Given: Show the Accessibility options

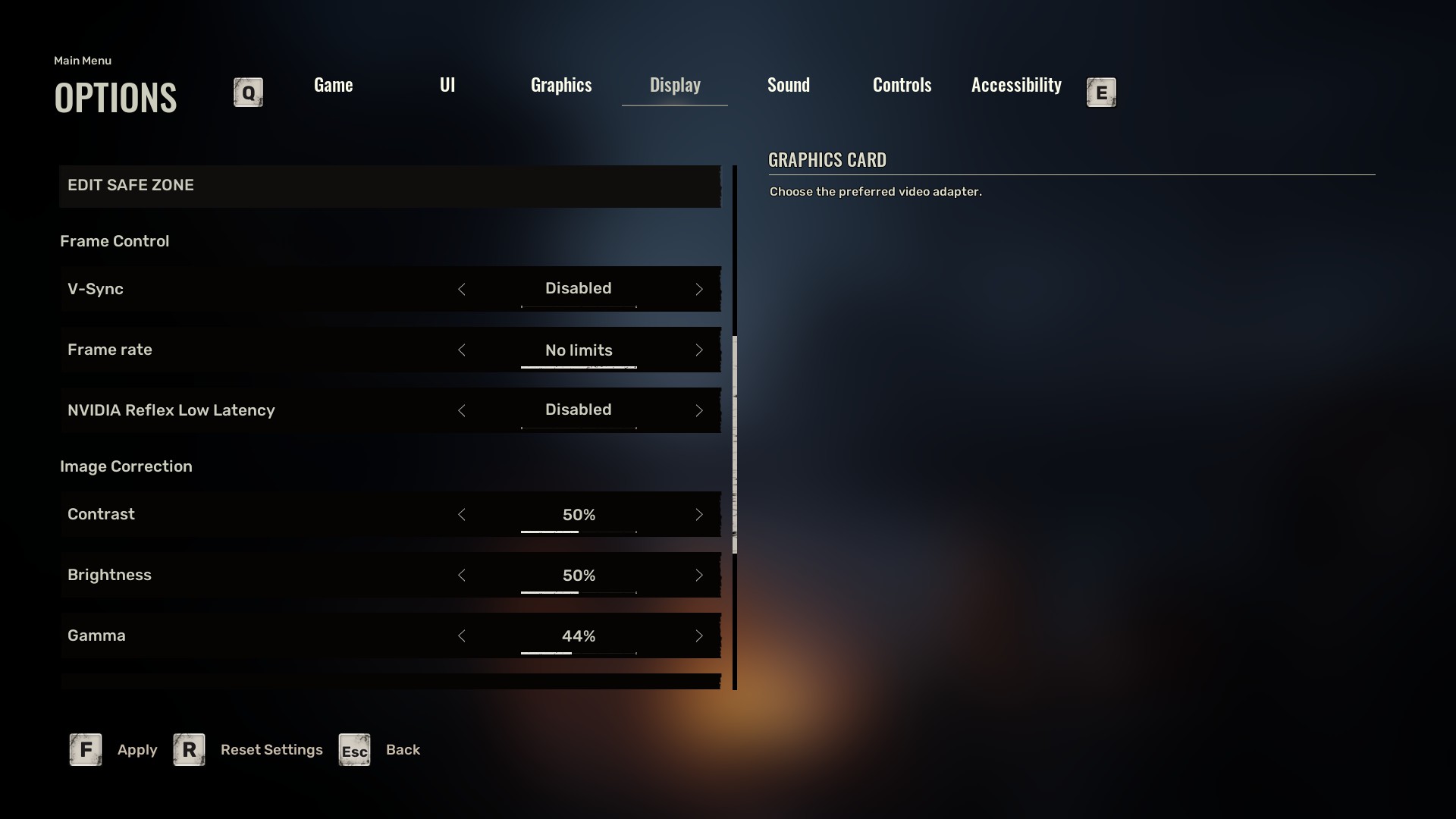Looking at the screenshot, I should pyautogui.click(x=1016, y=85).
